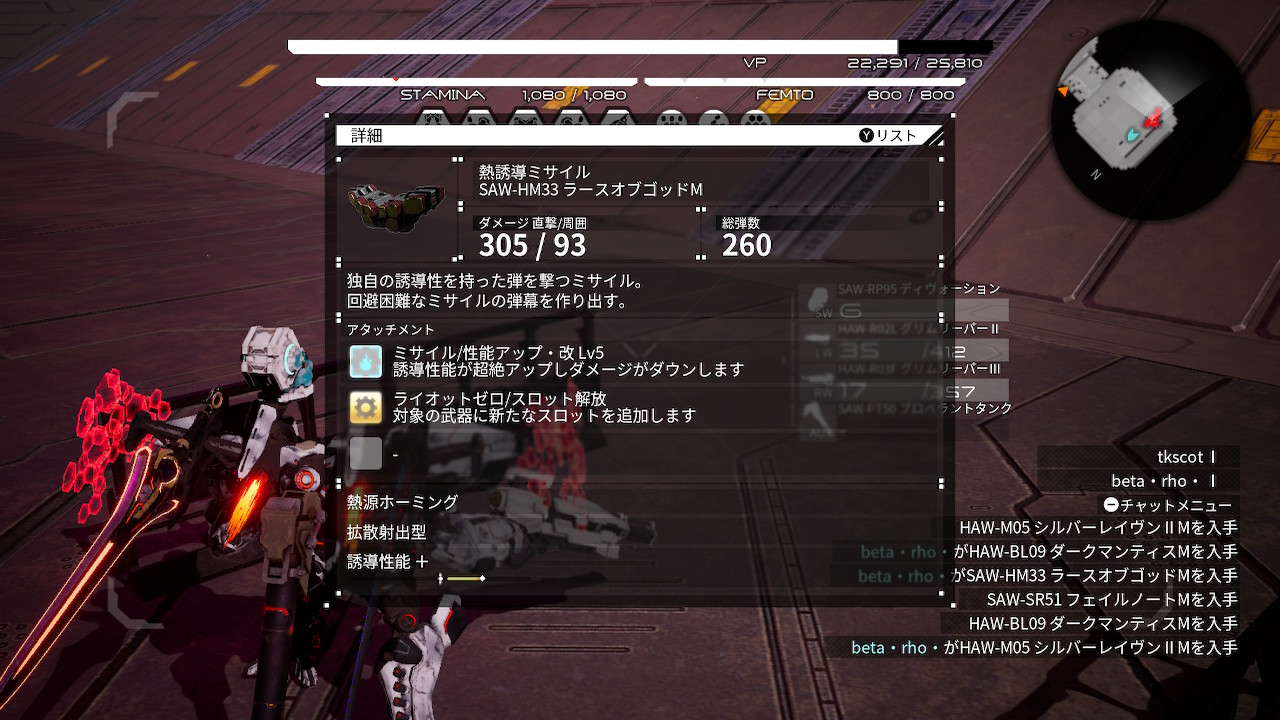Select the first hexagonal weapon icon in the loadout bar
The height and width of the screenshot is (720, 1280).
(x=431, y=113)
